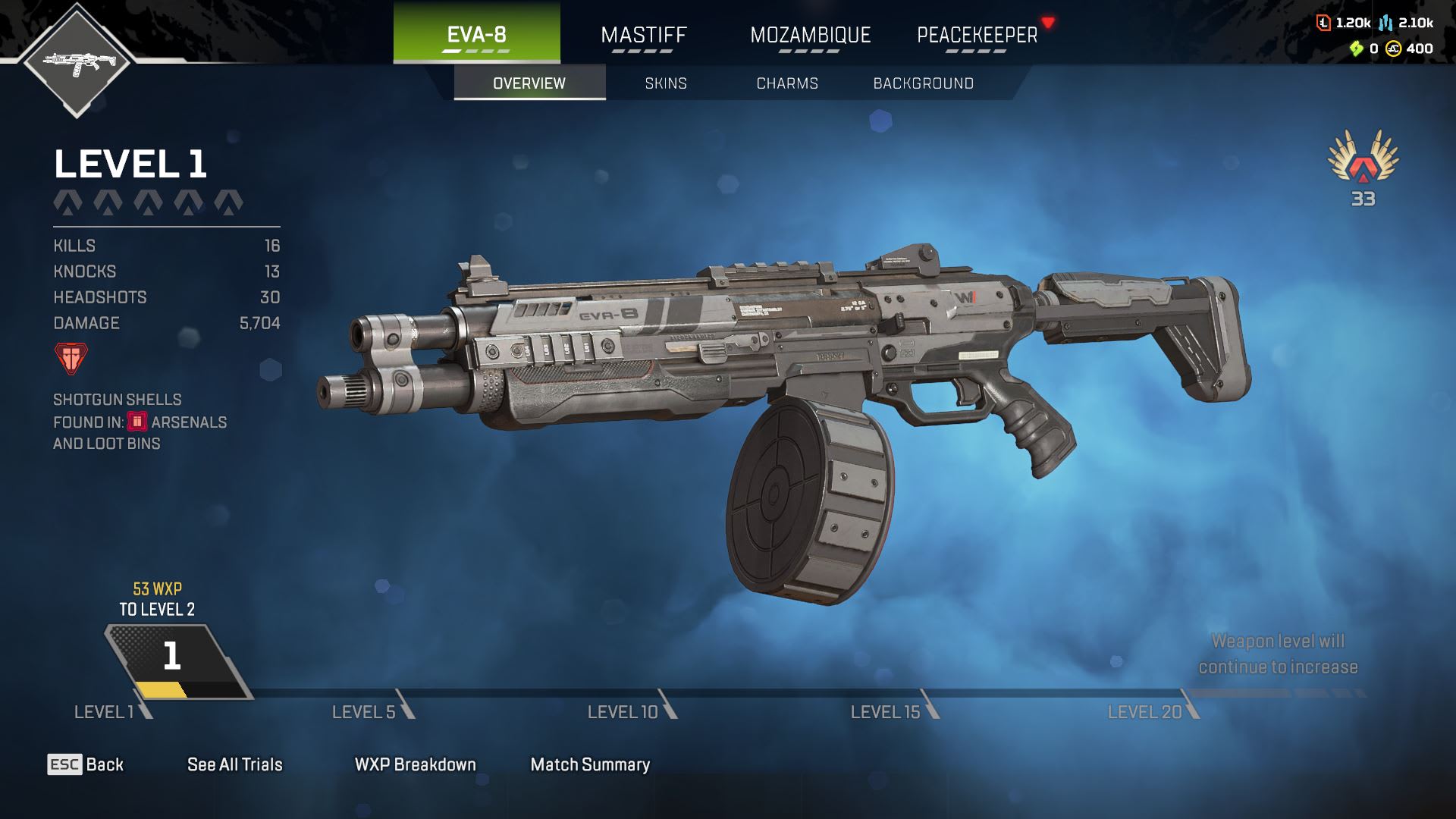
Task: Click the weapon category diamond icon
Action: point(77,61)
